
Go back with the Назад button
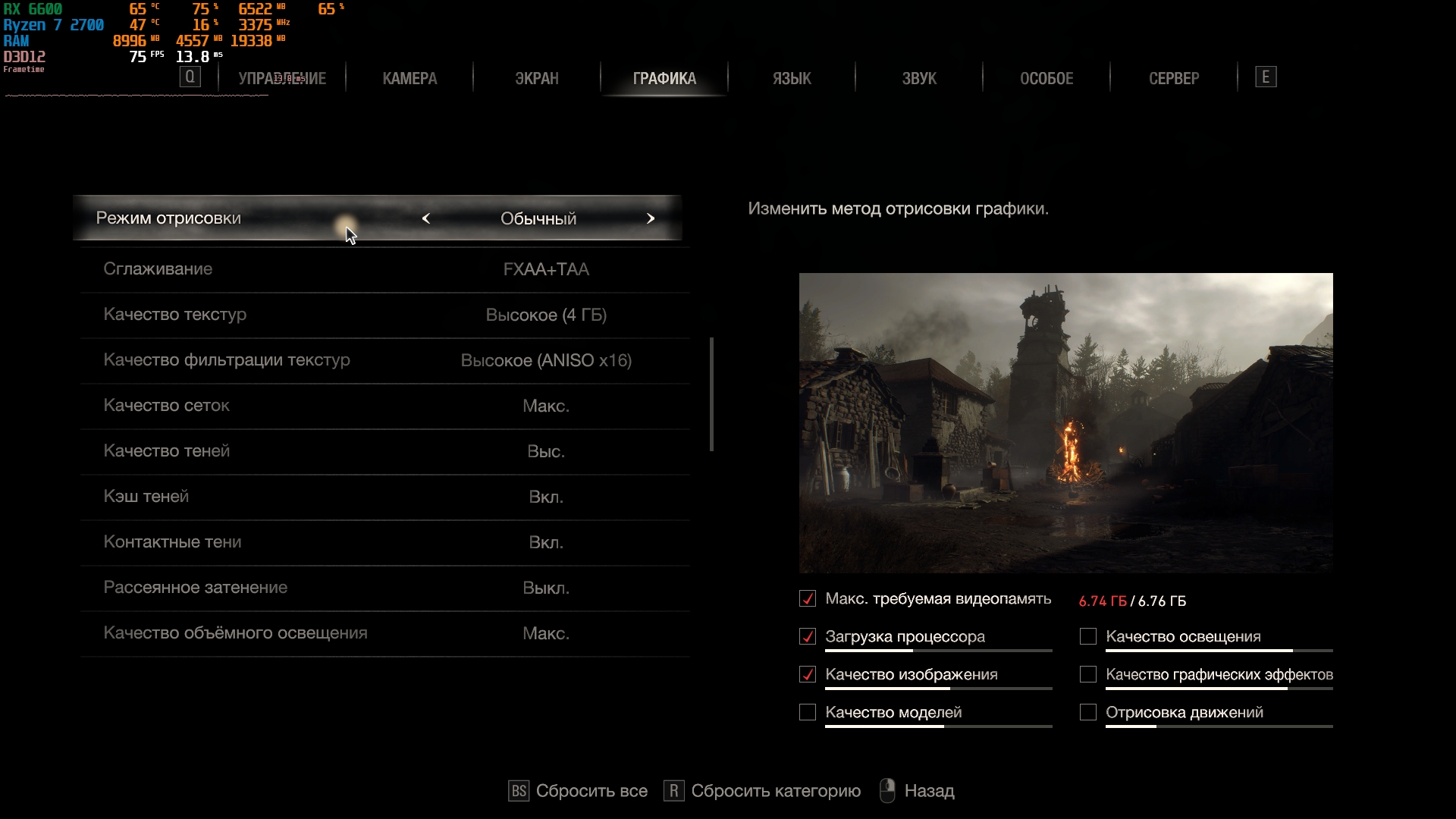[918, 791]
